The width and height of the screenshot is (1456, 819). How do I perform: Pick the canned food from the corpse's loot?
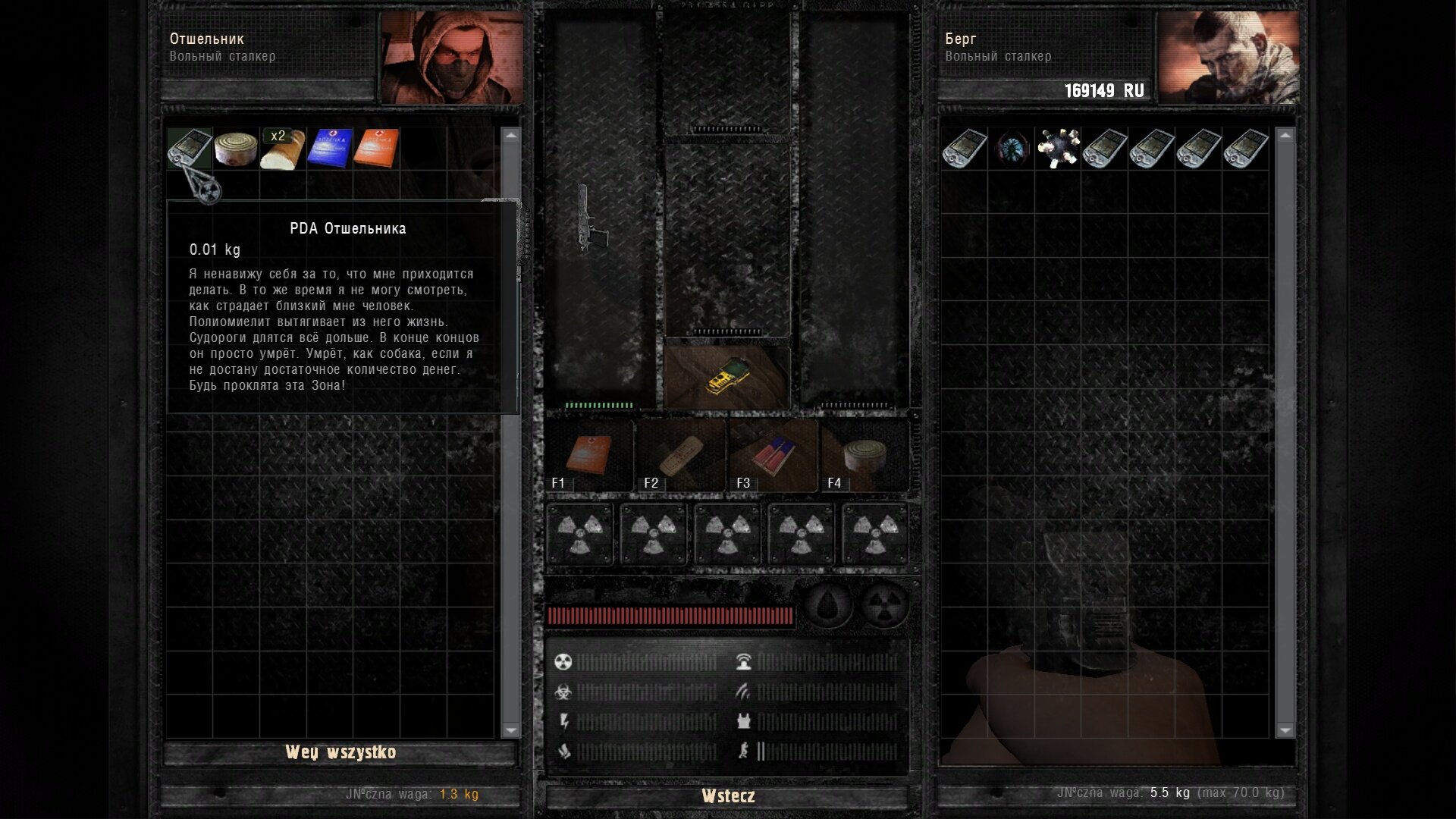(x=236, y=149)
